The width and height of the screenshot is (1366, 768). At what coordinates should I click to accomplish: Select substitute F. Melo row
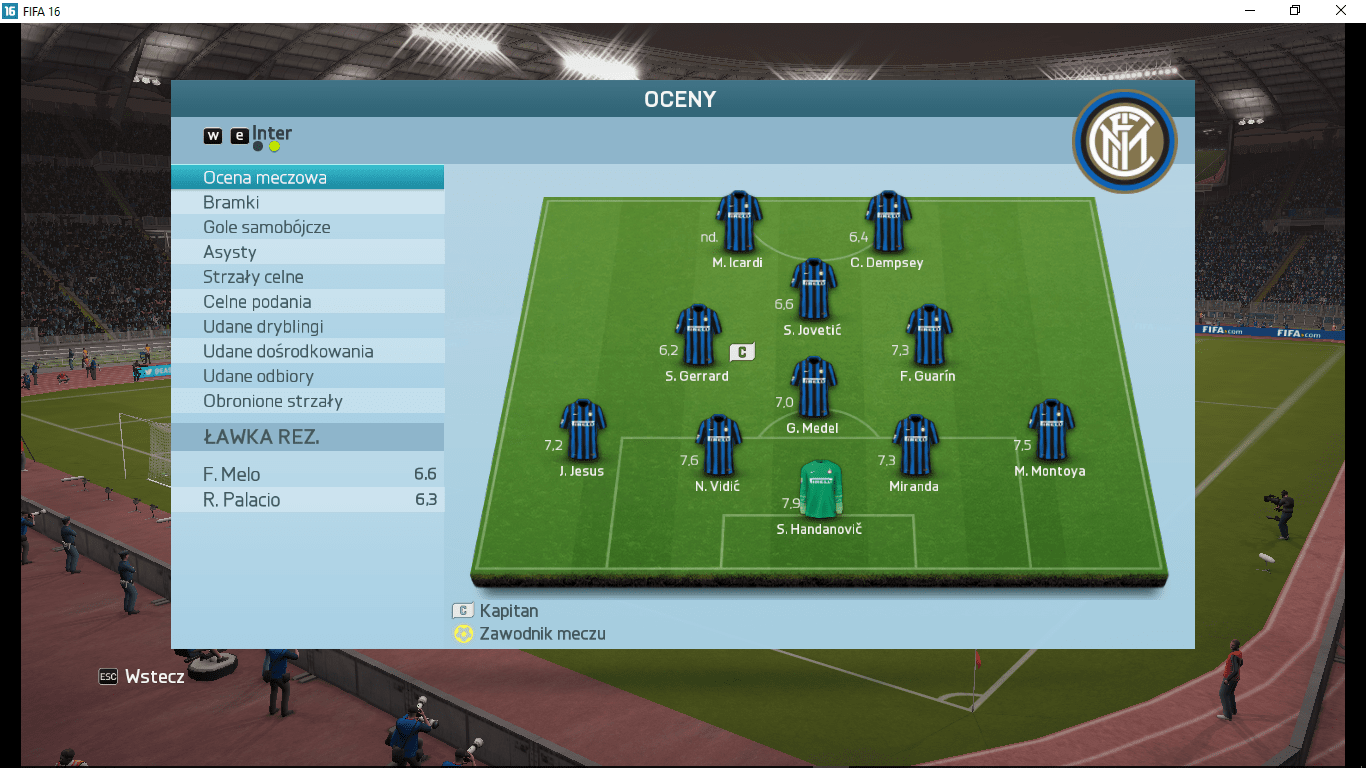pyautogui.click(x=307, y=475)
